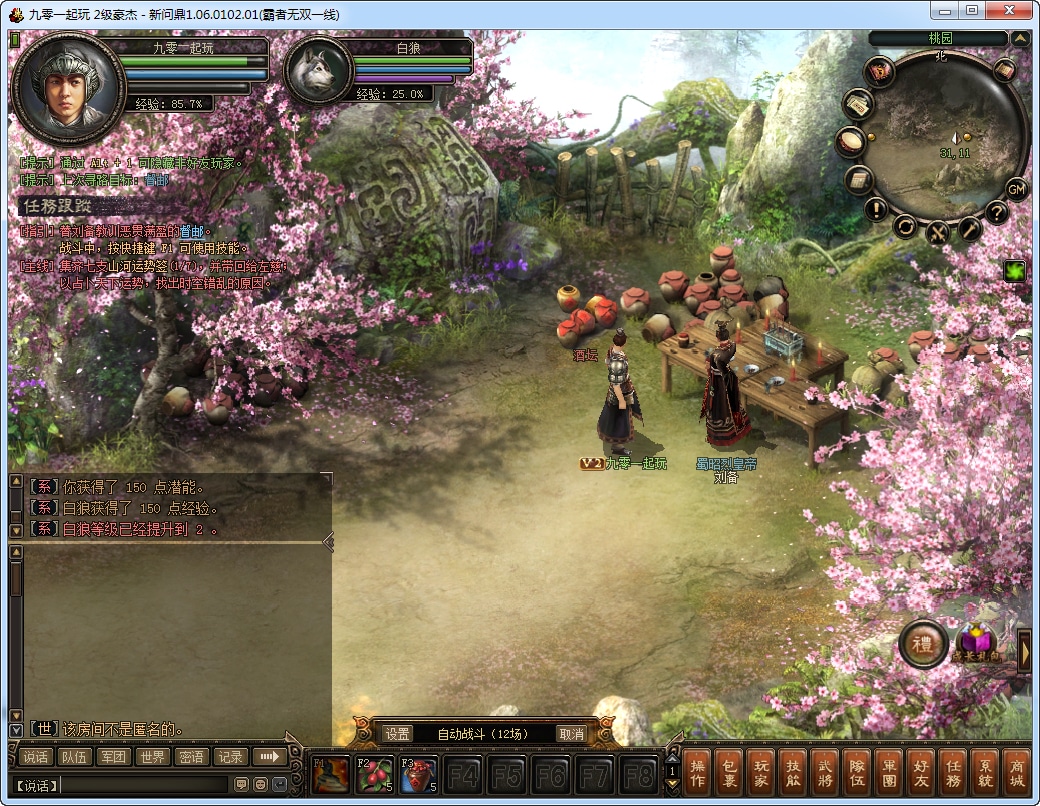Open the 技能 skills panel
1040x806 pixels.
pyautogui.click(x=790, y=773)
